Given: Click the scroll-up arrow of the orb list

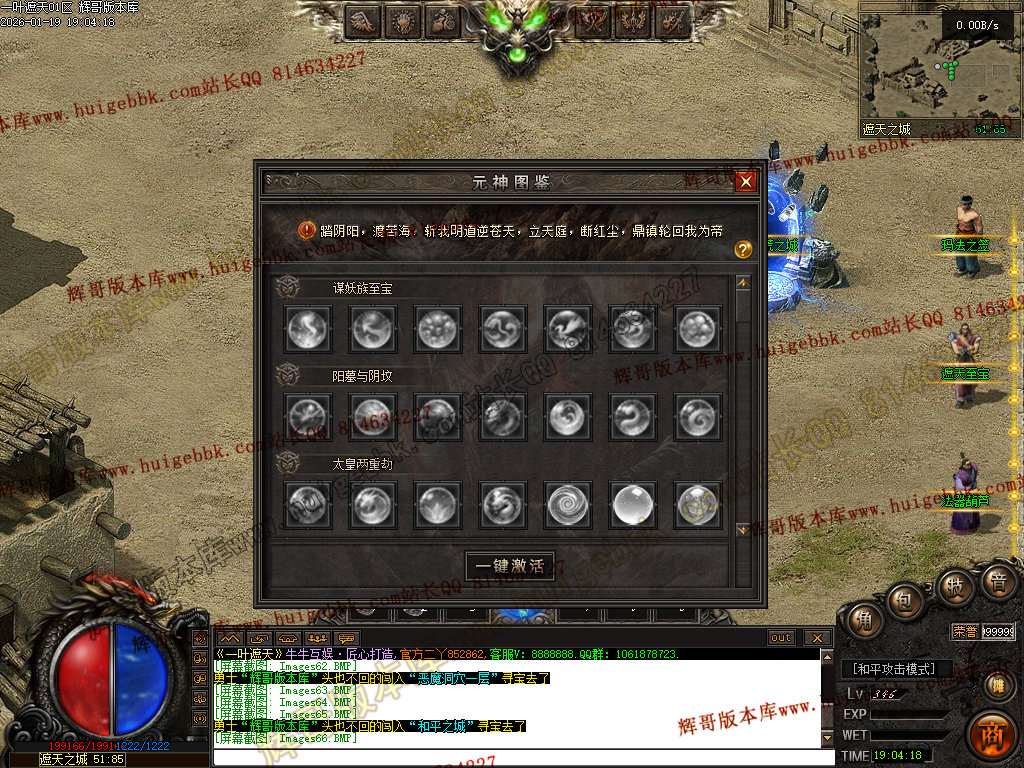Looking at the screenshot, I should [x=742, y=283].
